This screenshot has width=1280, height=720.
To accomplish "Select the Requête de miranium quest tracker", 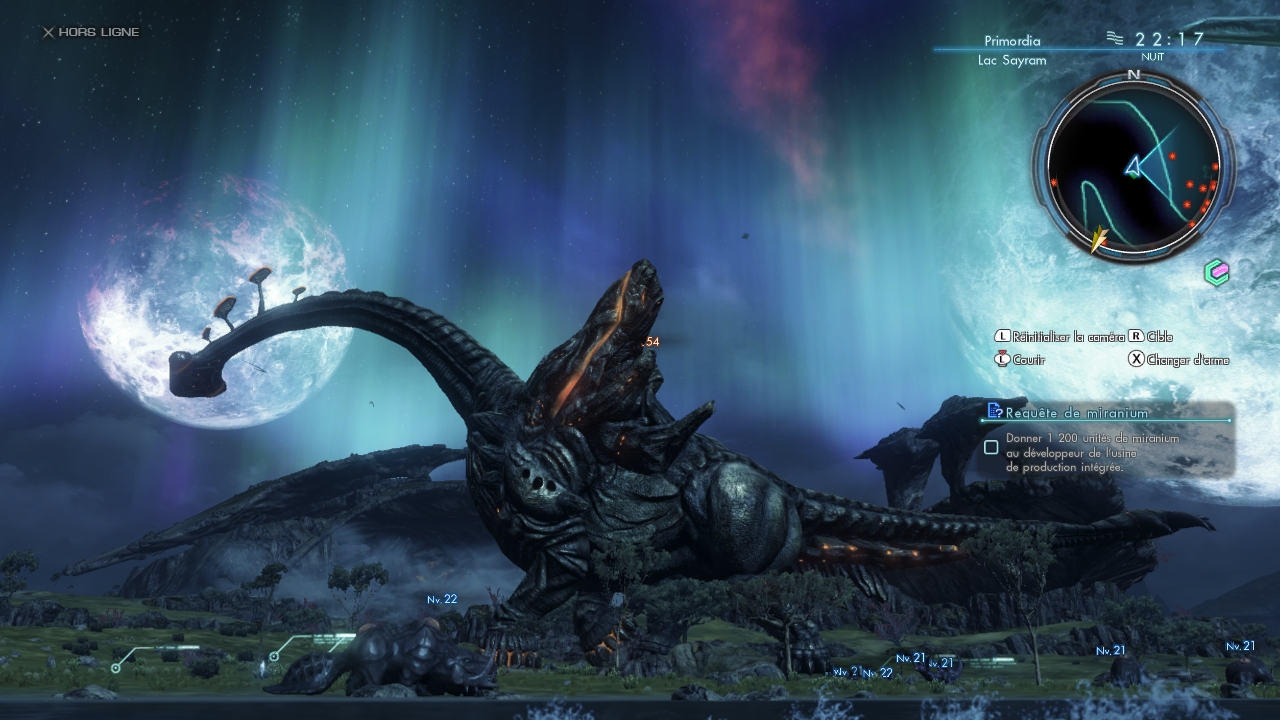I will tap(1076, 412).
